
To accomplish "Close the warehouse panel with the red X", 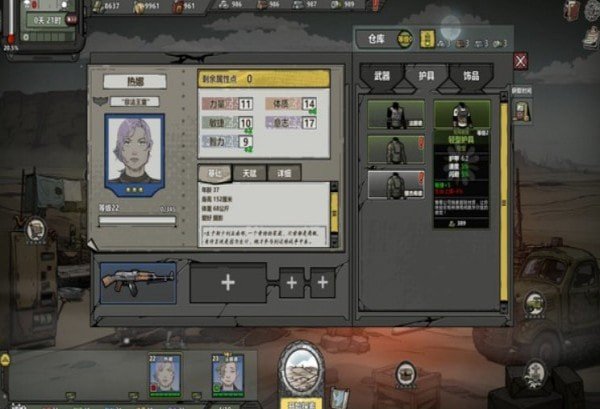I will tap(520, 61).
